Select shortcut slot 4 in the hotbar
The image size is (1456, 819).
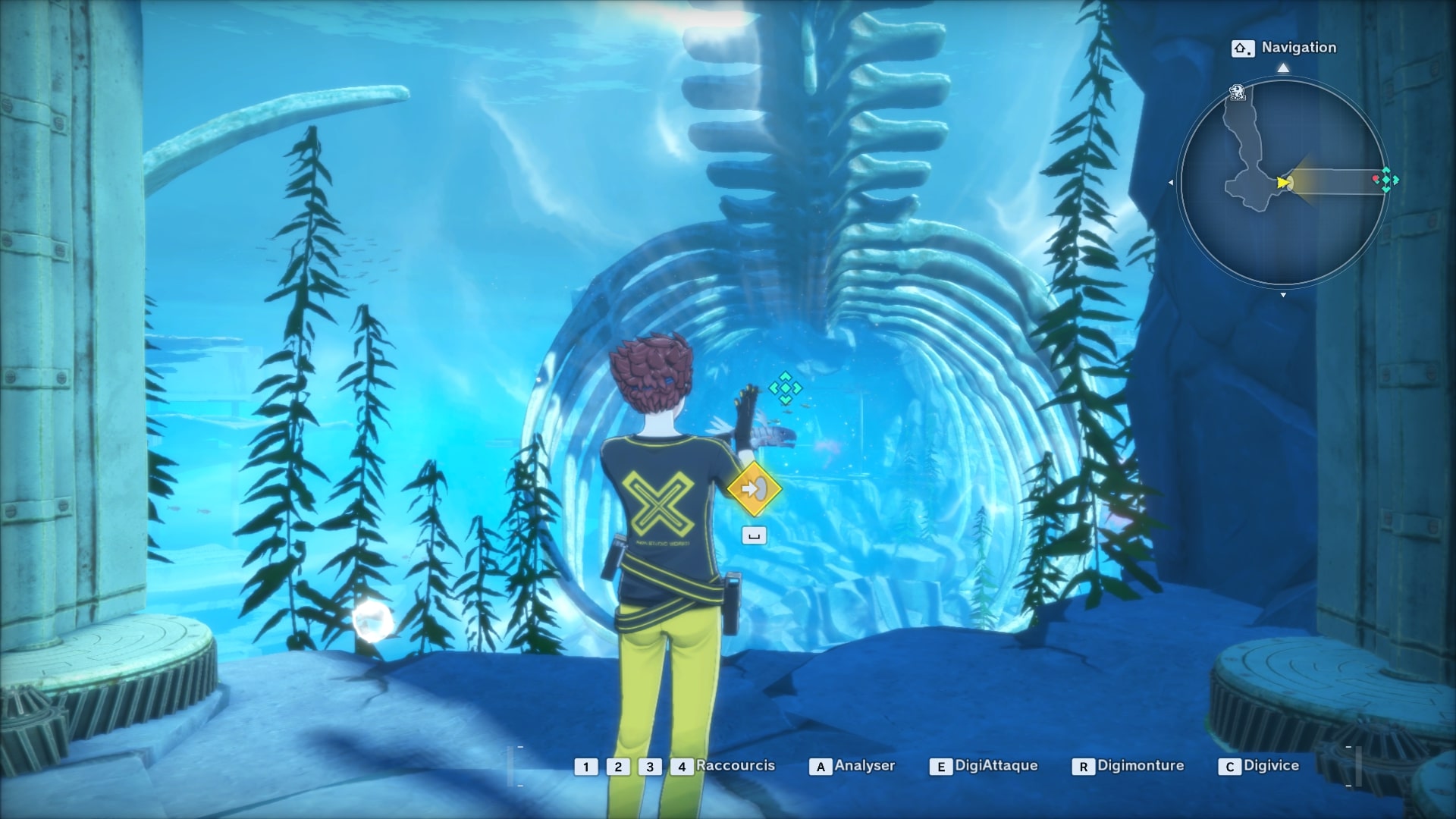pyautogui.click(x=682, y=767)
